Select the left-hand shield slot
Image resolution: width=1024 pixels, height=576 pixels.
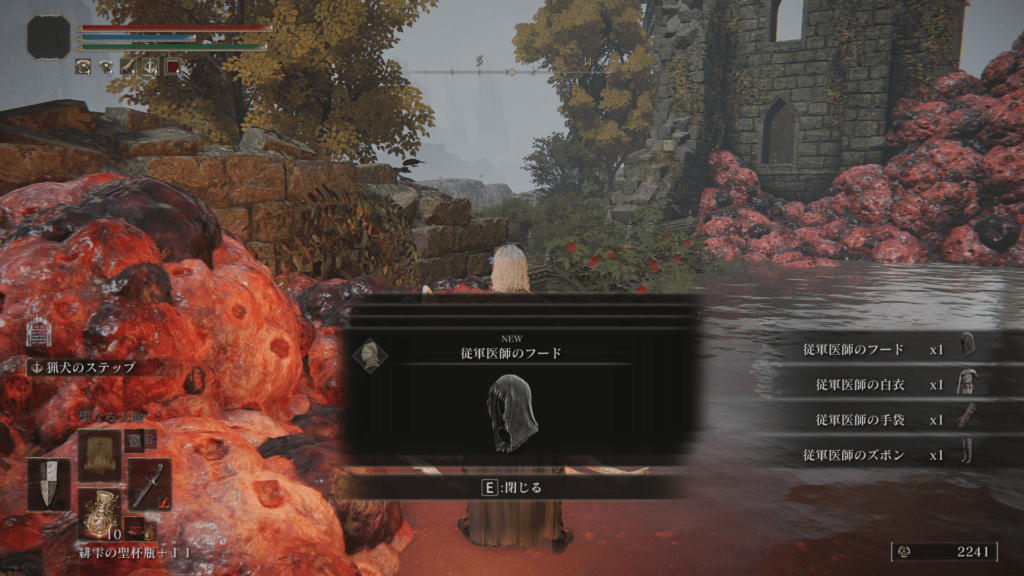(49, 485)
